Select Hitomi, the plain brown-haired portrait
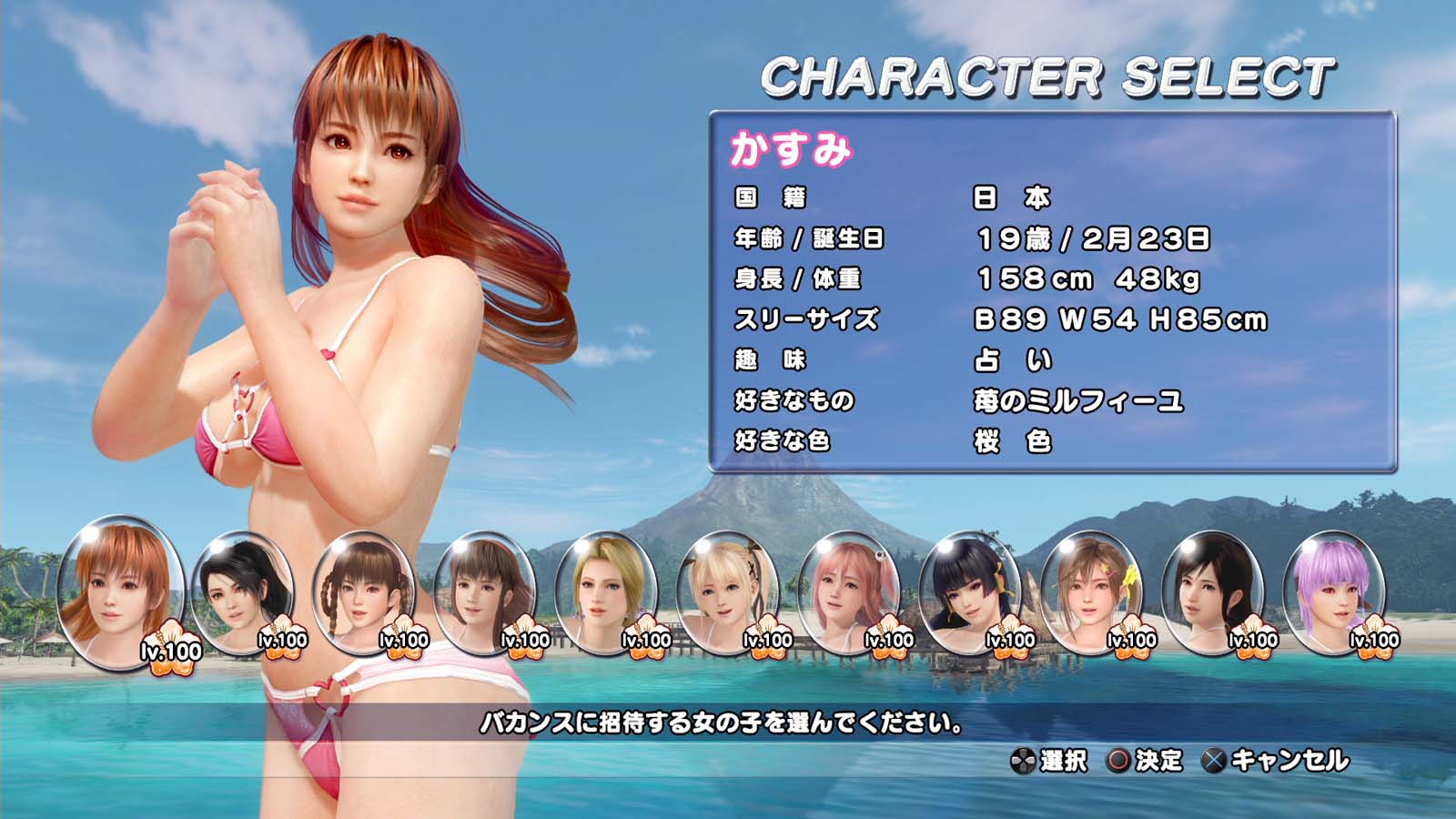 tap(485, 591)
